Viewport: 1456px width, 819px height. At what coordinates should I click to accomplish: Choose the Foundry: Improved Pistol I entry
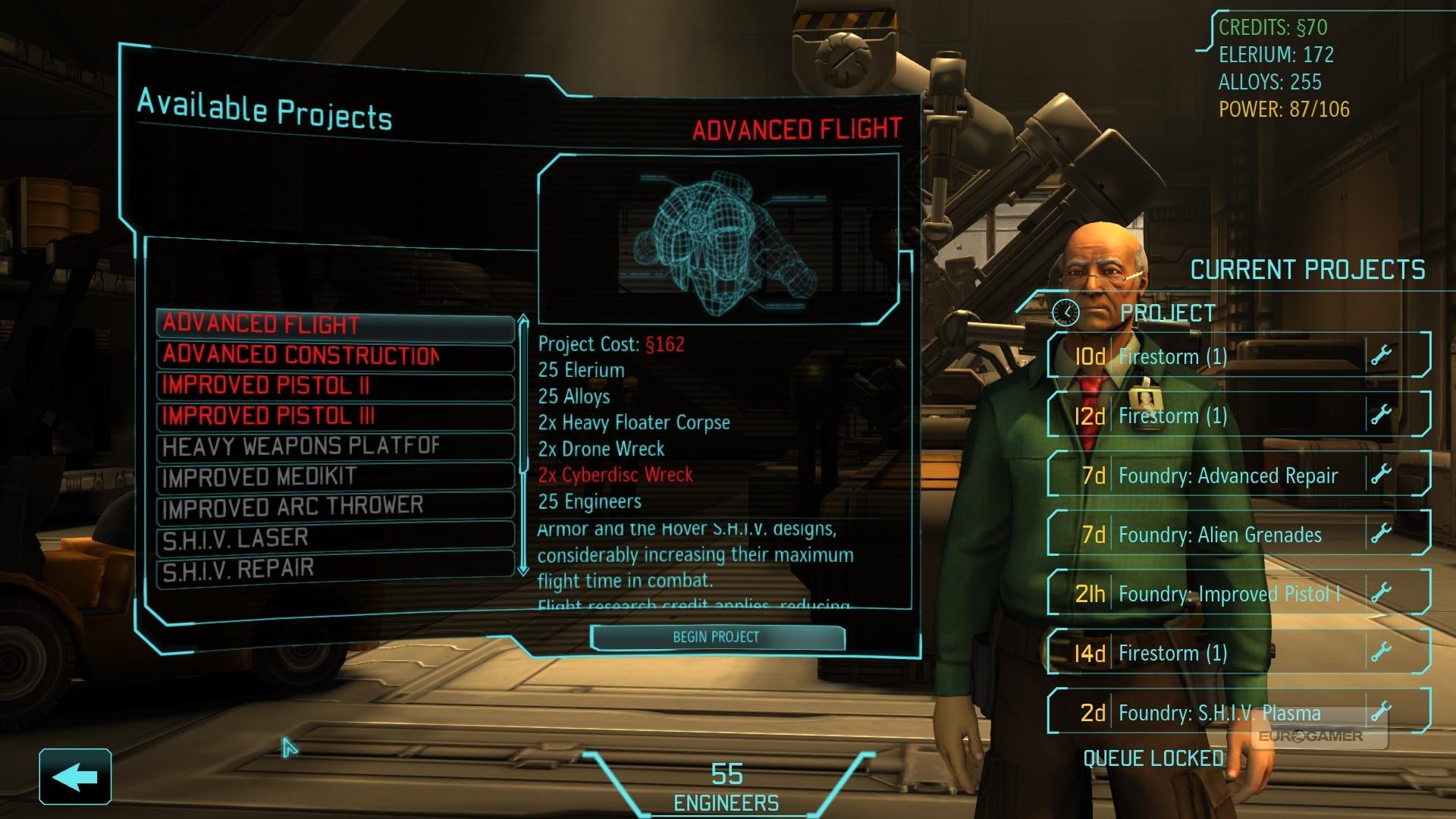1228,594
